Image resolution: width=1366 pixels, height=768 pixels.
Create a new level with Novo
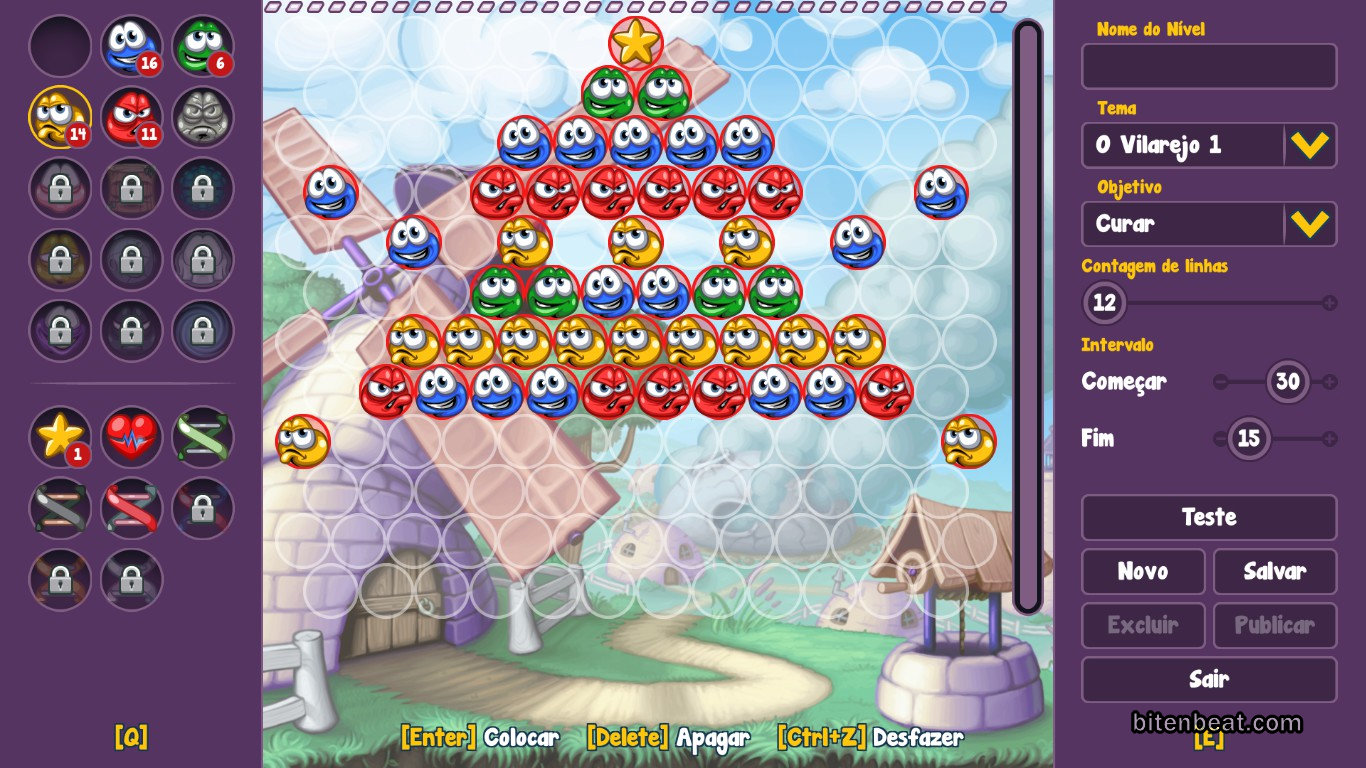(x=1142, y=571)
